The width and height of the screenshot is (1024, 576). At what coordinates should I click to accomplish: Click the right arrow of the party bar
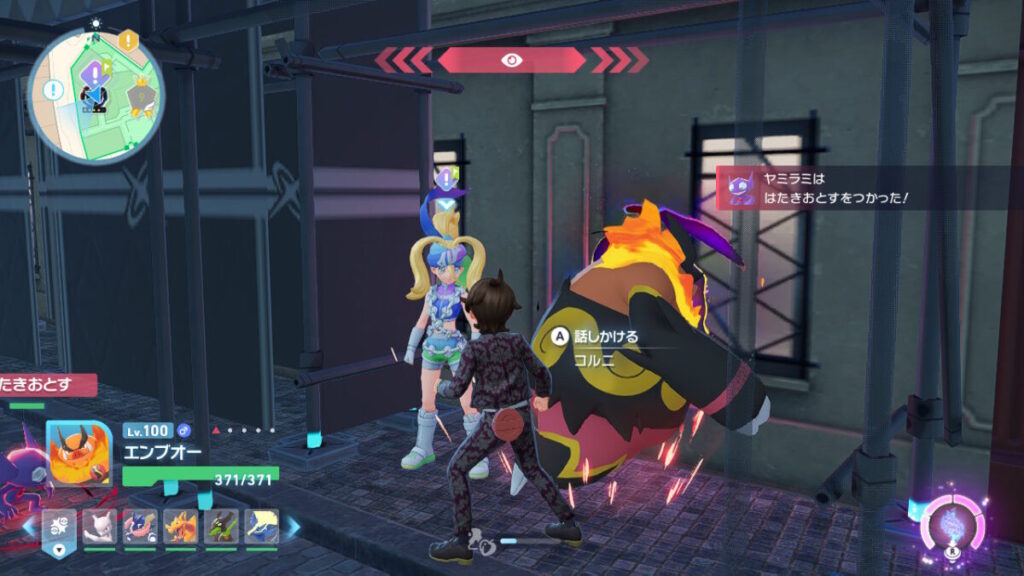pos(293,526)
